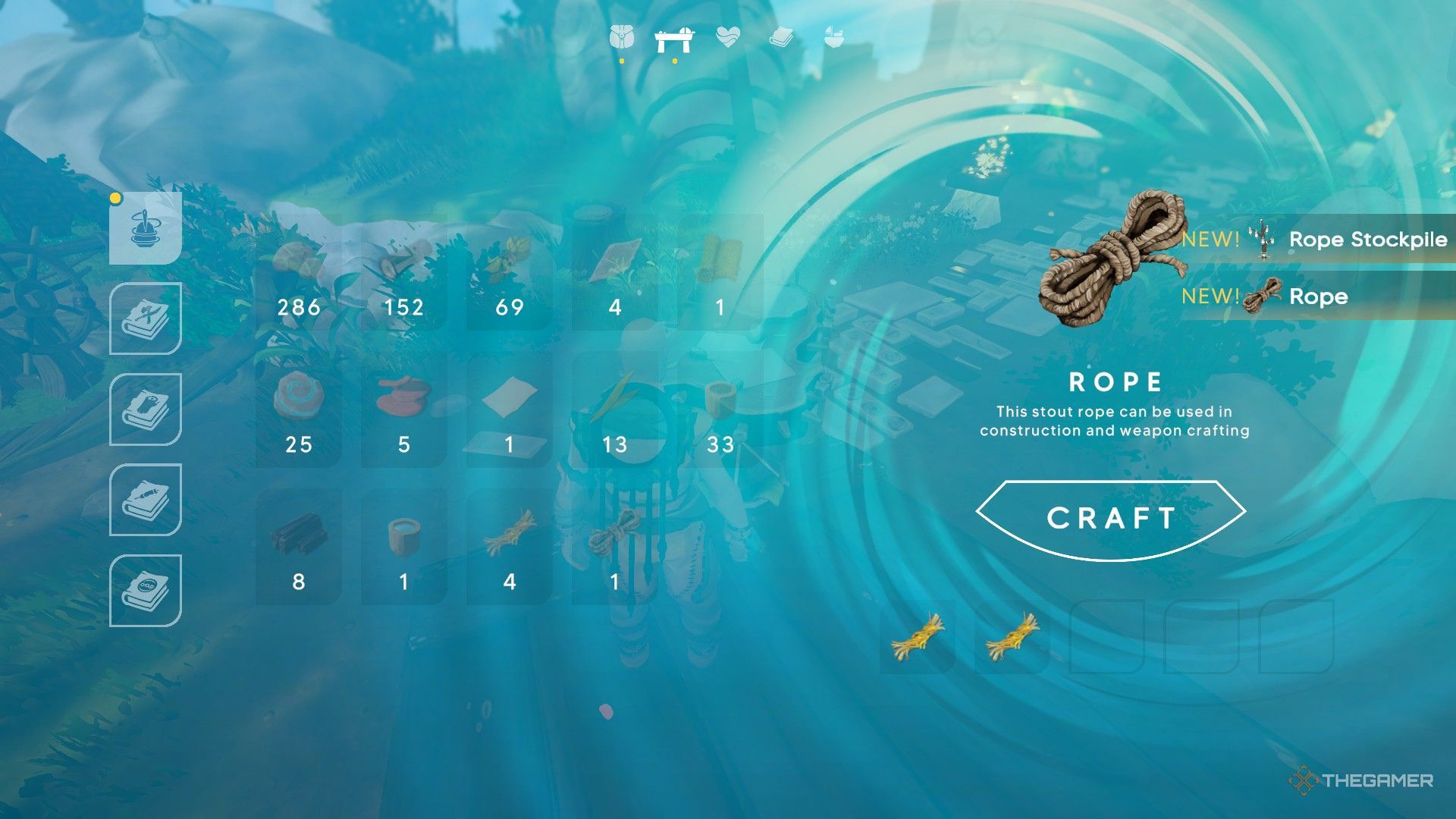Open the heart-shaped relationships icon
Viewport: 1456px width, 819px height.
pyautogui.click(x=726, y=36)
